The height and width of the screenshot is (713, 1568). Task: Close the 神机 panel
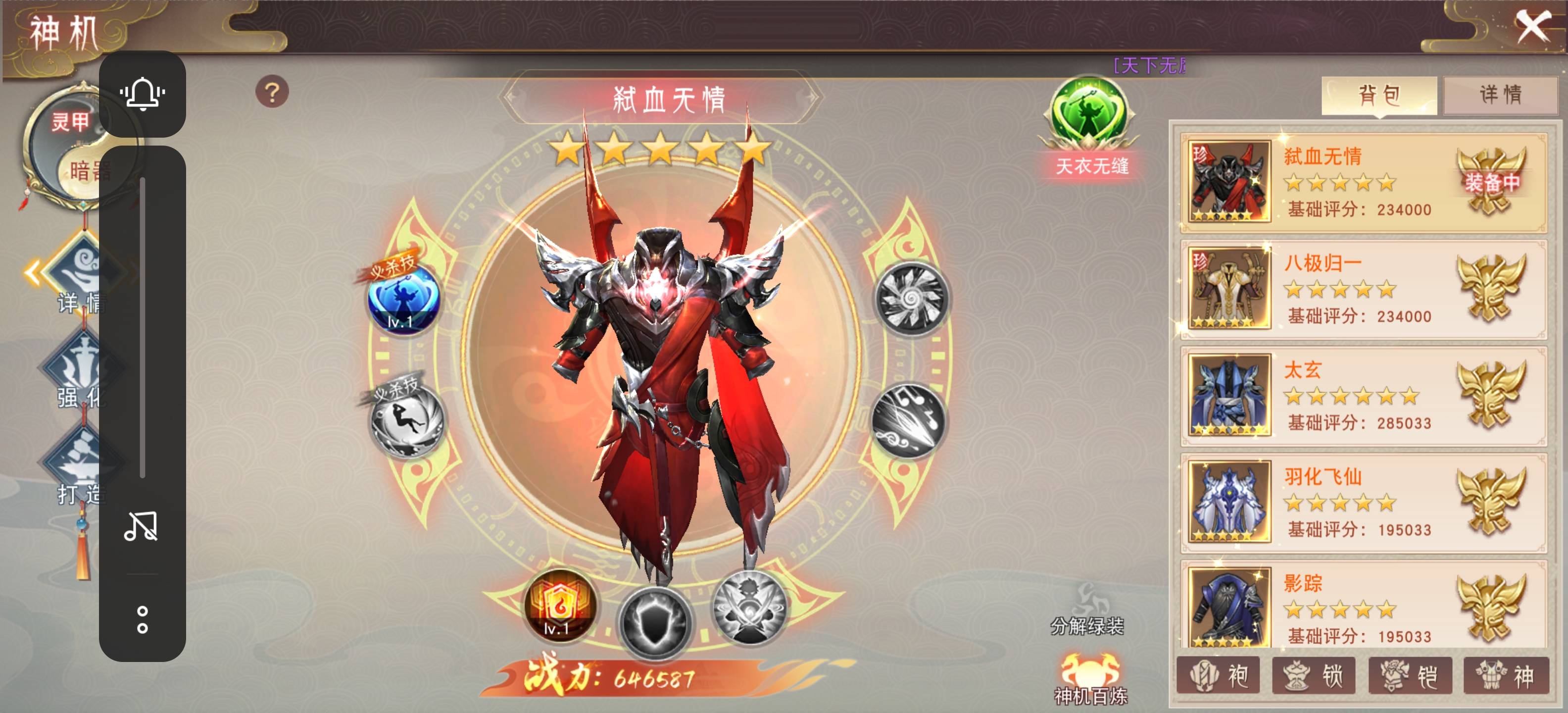pyautogui.click(x=1532, y=27)
